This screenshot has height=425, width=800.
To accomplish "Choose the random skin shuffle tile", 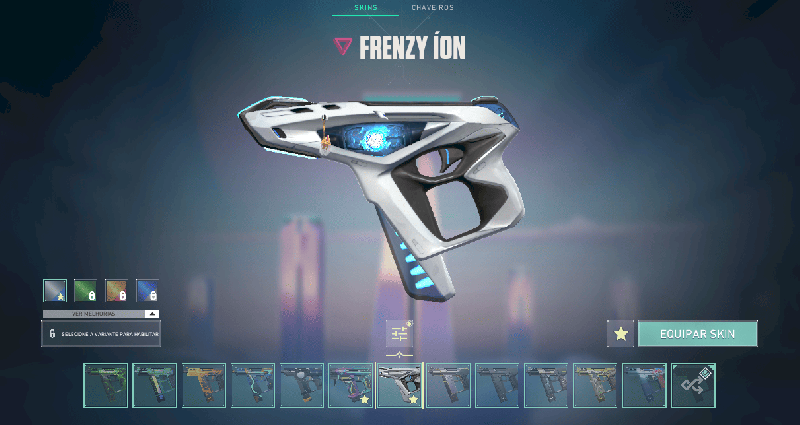I will [693, 385].
